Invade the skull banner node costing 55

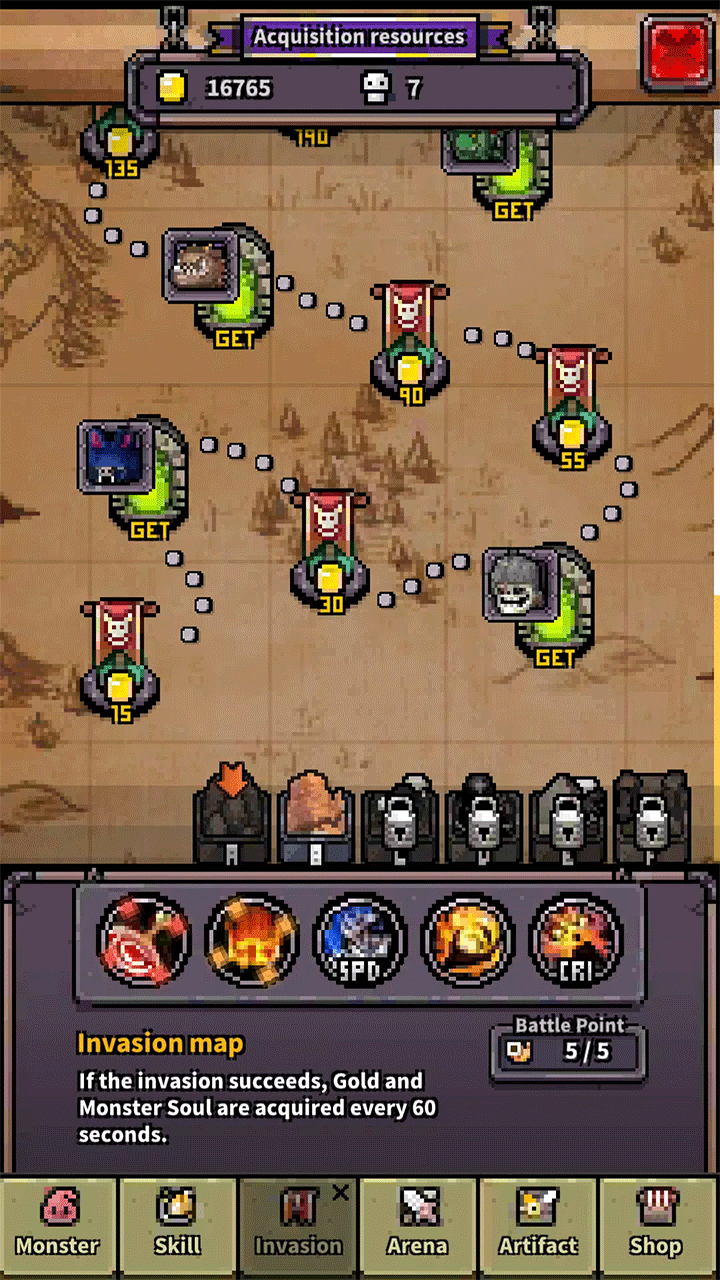coord(572,407)
